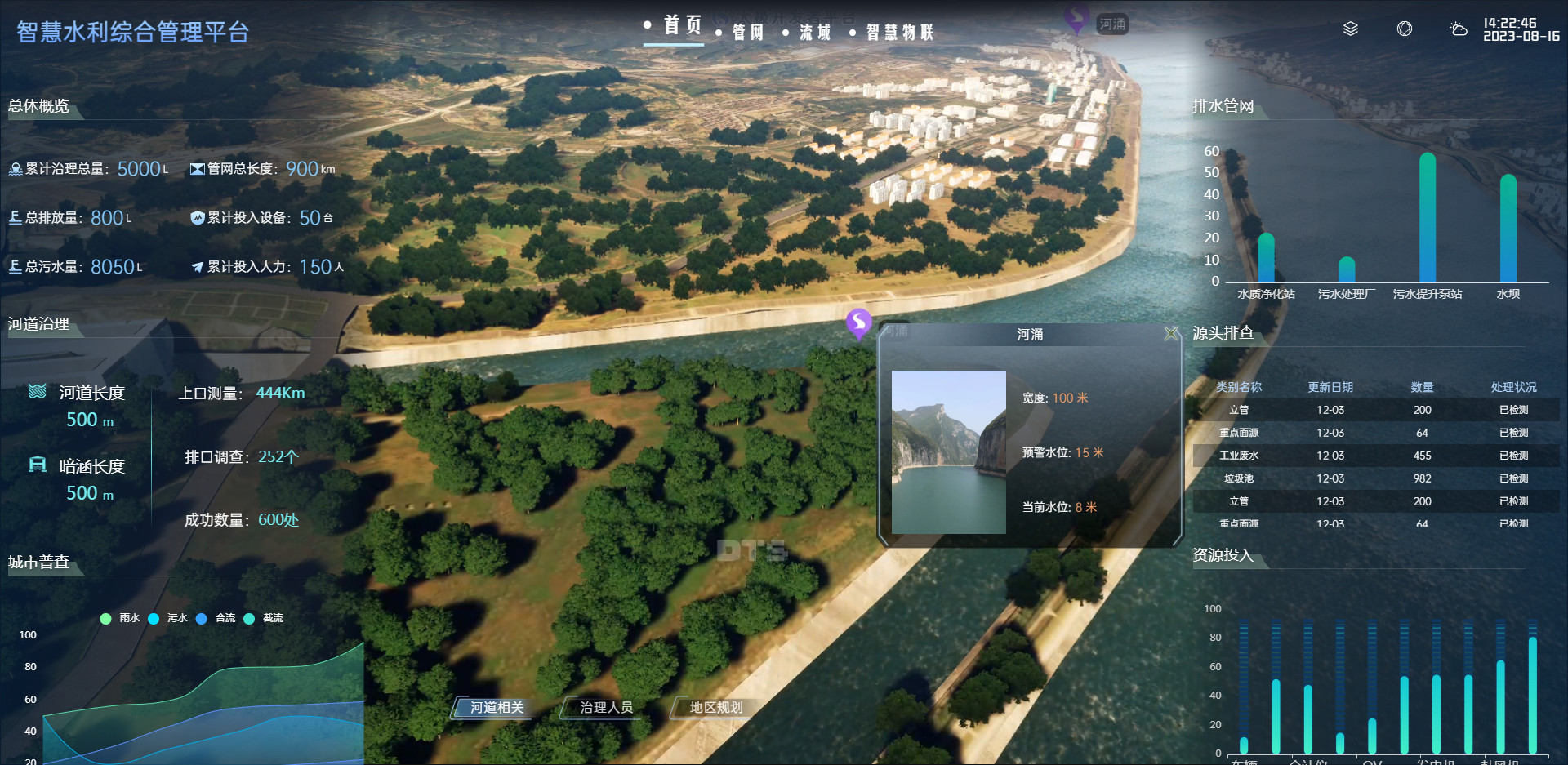Open the globe icon in header
This screenshot has height=765, width=1568.
click(x=1405, y=29)
